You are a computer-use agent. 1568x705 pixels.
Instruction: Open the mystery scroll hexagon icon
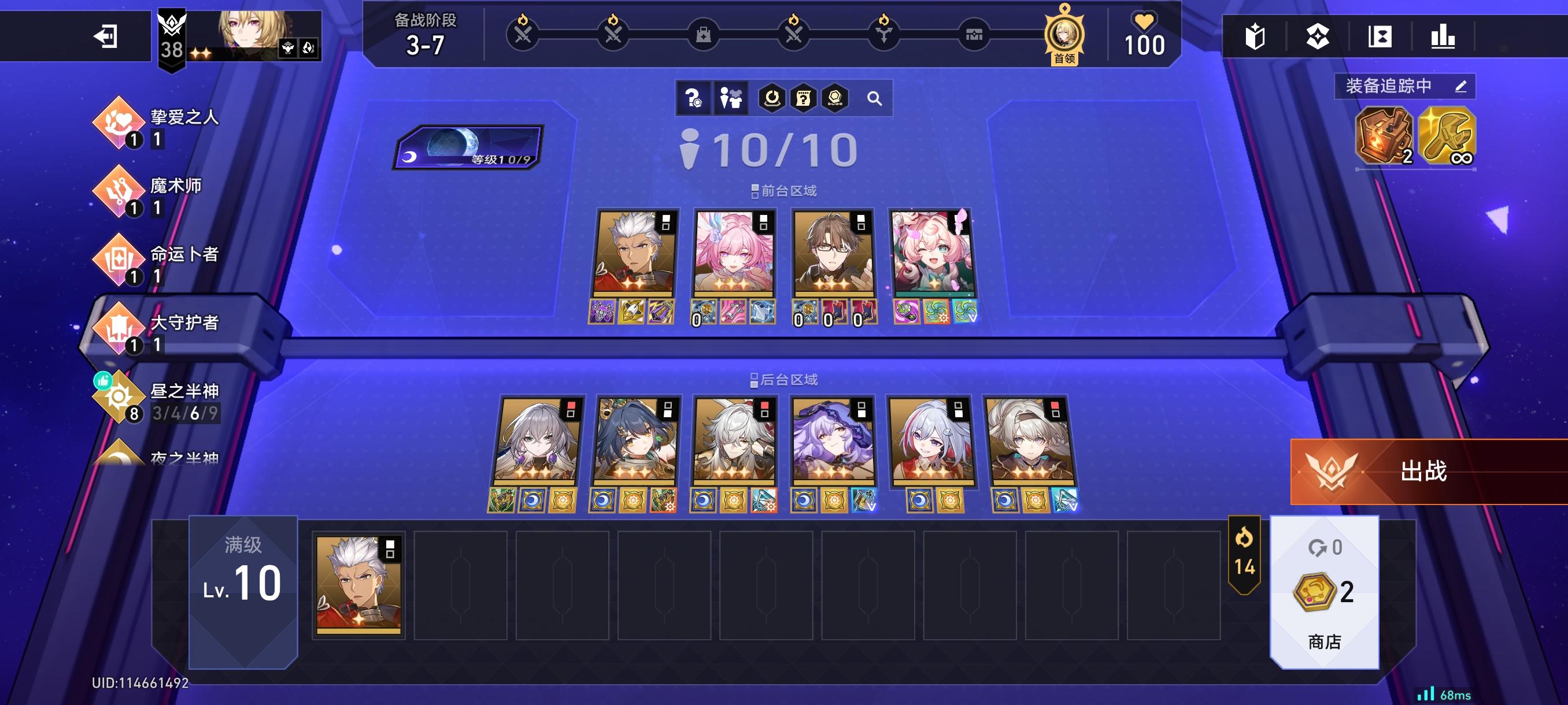(x=804, y=98)
